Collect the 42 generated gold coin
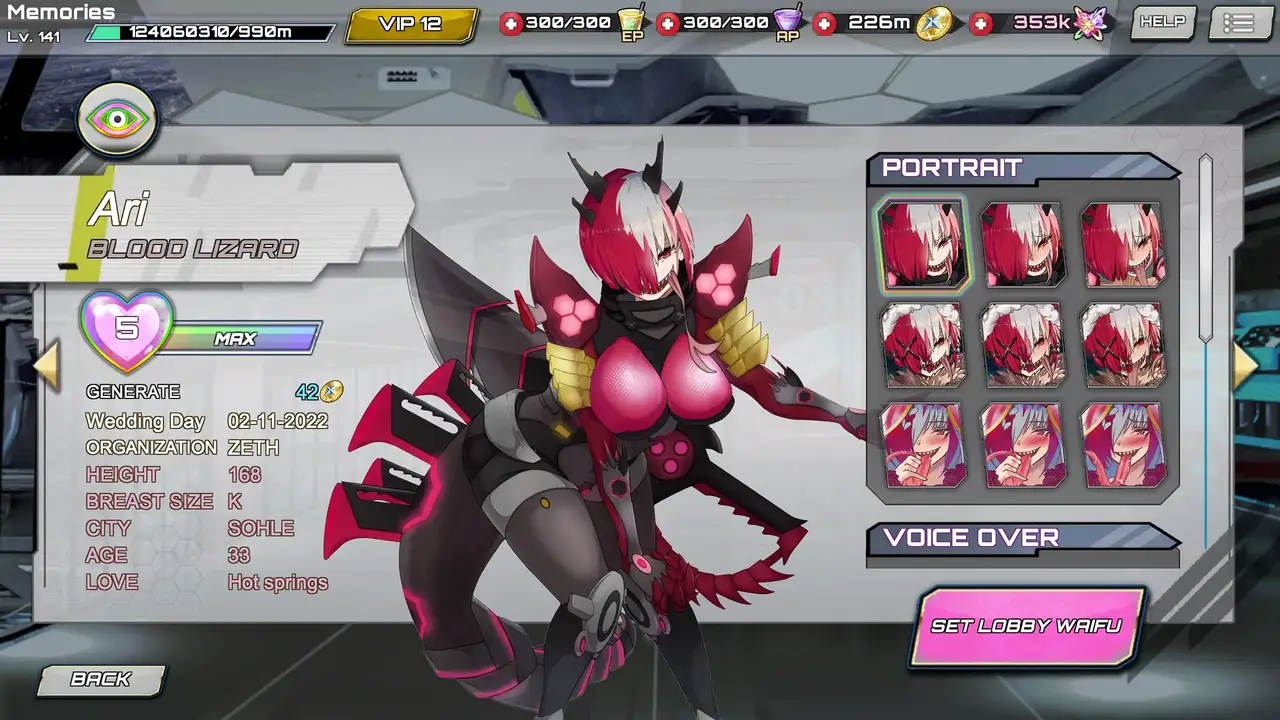The image size is (1280, 720). (x=331, y=392)
